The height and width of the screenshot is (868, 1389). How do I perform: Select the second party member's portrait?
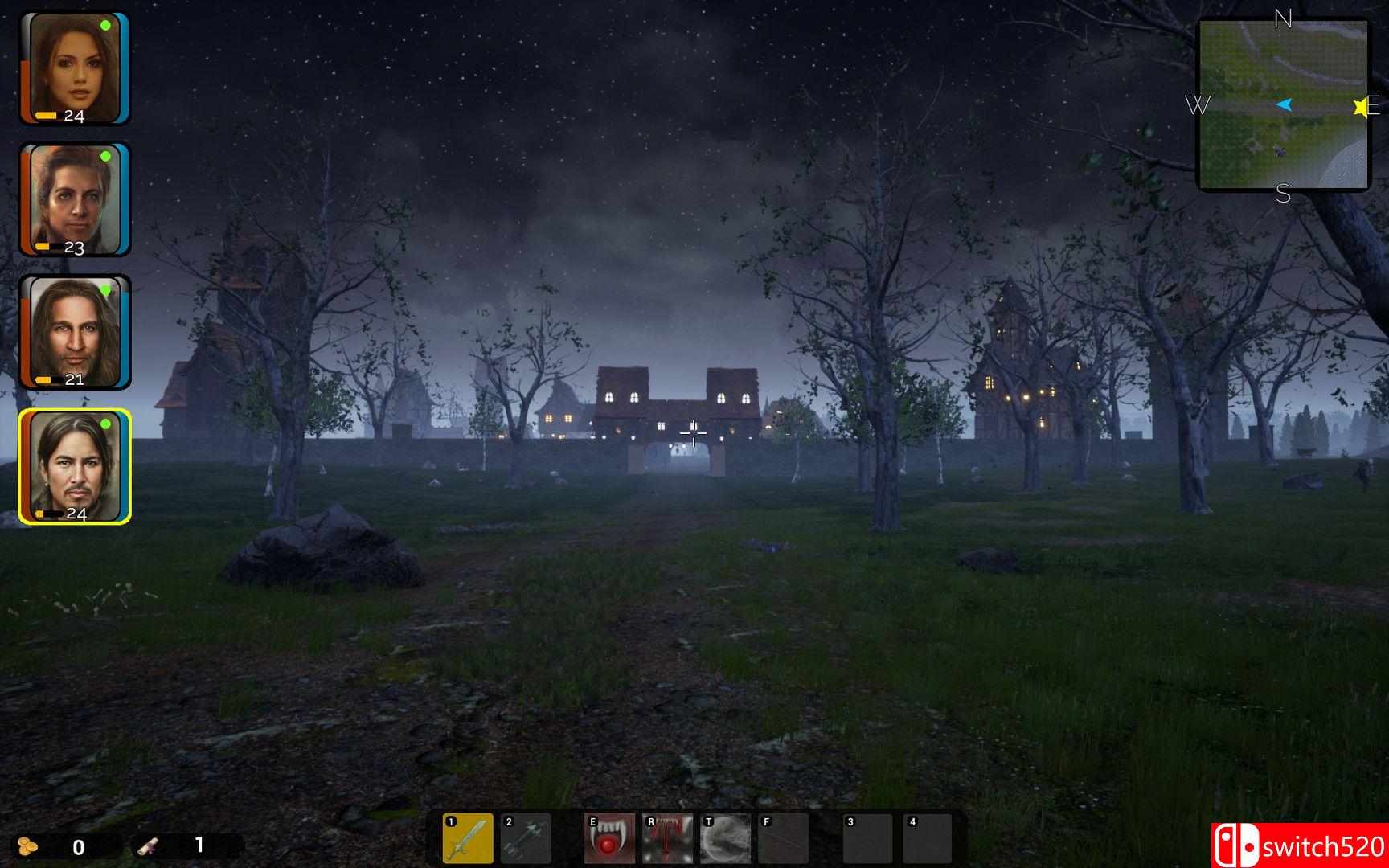tap(75, 197)
